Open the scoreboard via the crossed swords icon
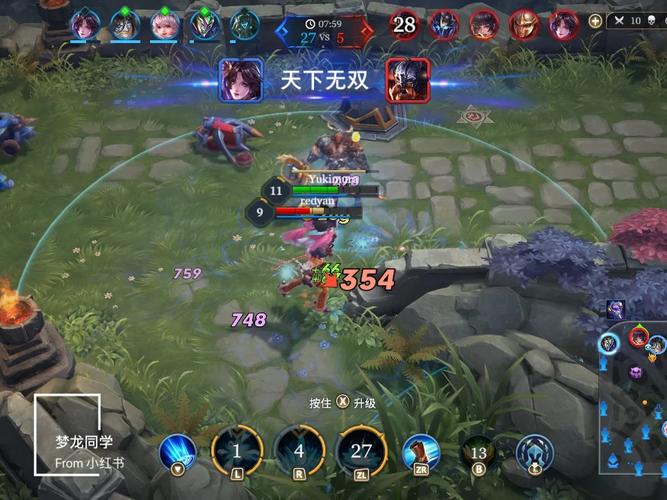Viewport: 667px width, 500px height. [620, 20]
